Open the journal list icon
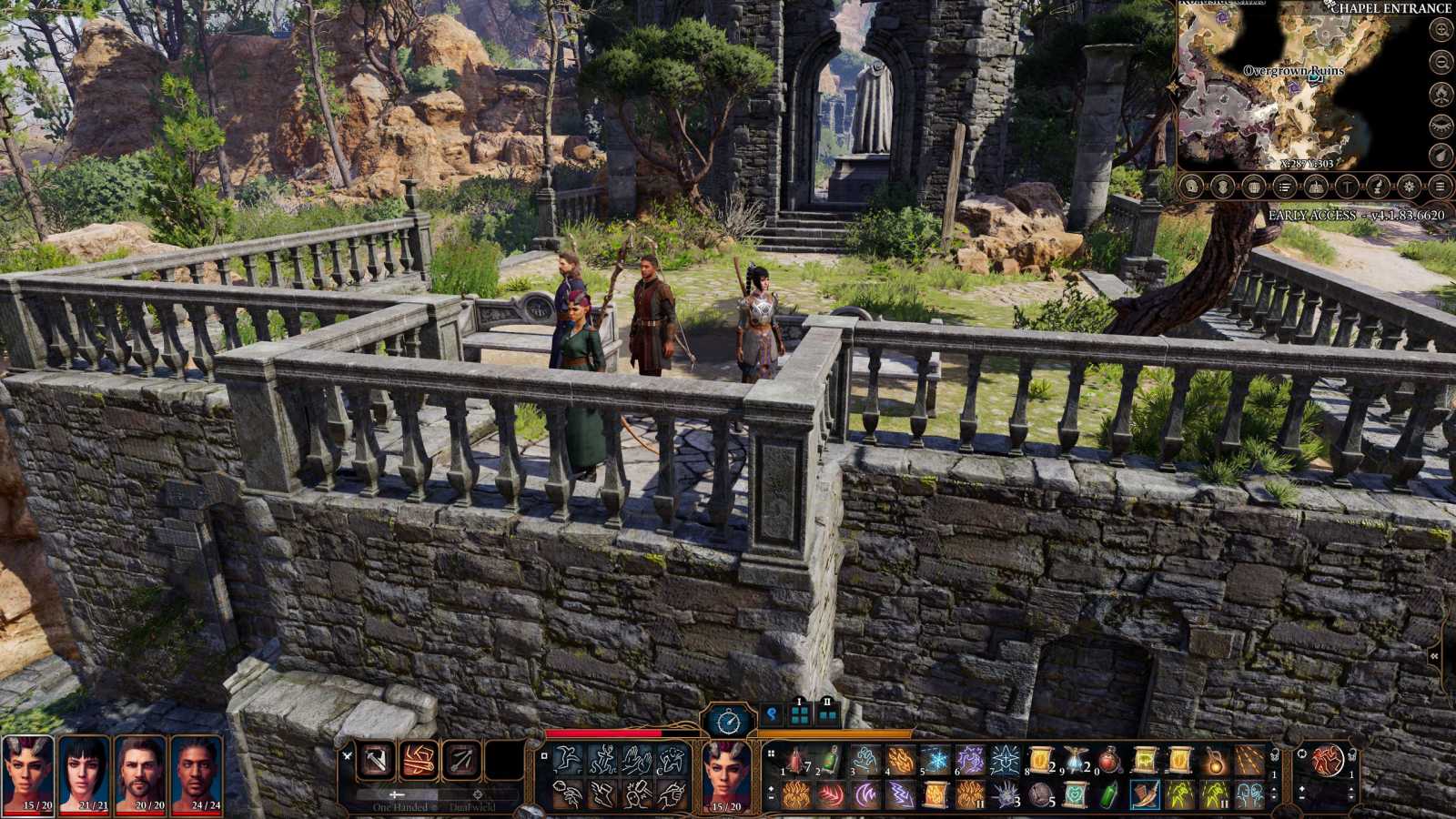 (1284, 187)
